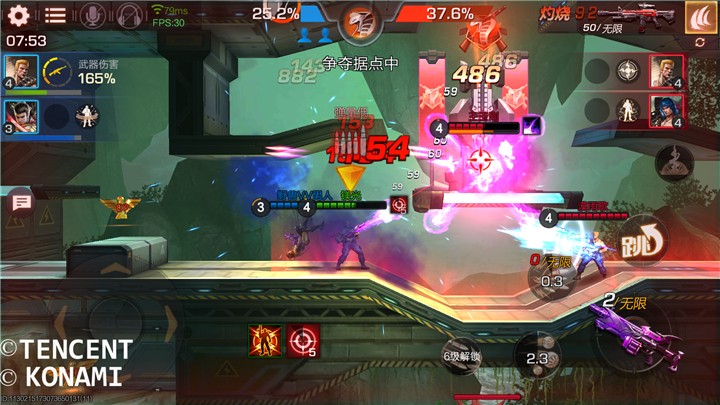This screenshot has height=405, width=720.
Task: Open the gear settings menu
Action: (20, 15)
